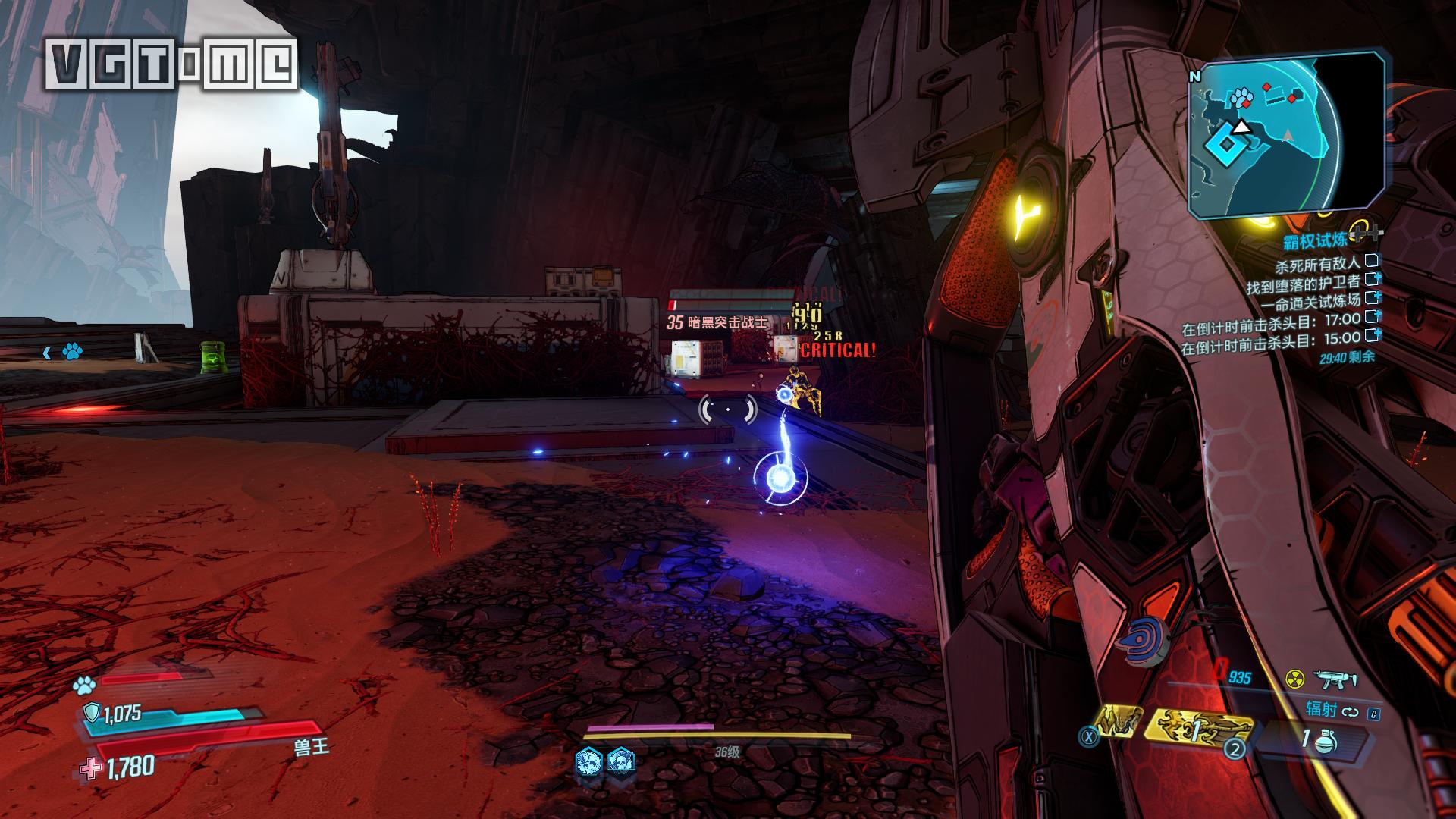Screen dimensions: 1456x819
Task: Click the blue hexagon buff icon
Action: 588,760
